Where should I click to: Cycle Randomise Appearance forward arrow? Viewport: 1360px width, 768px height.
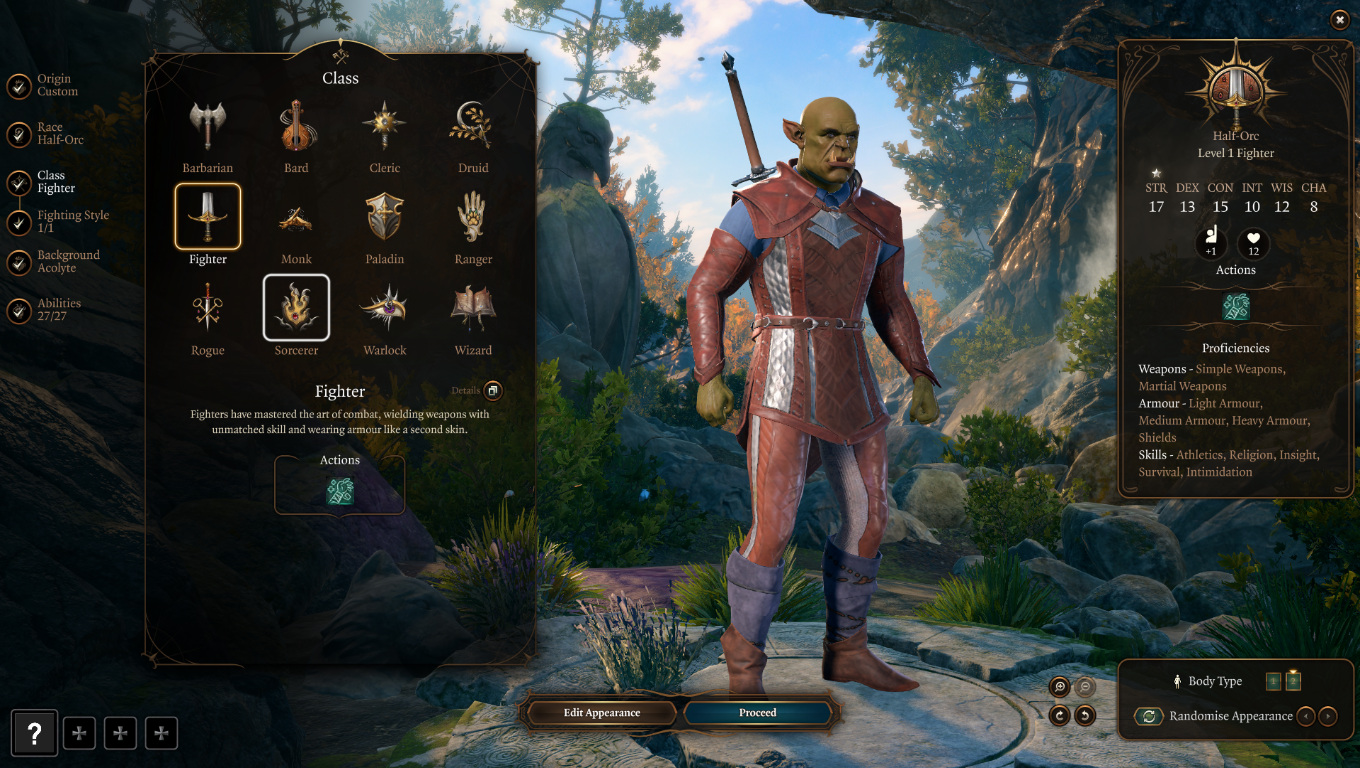tap(1330, 716)
